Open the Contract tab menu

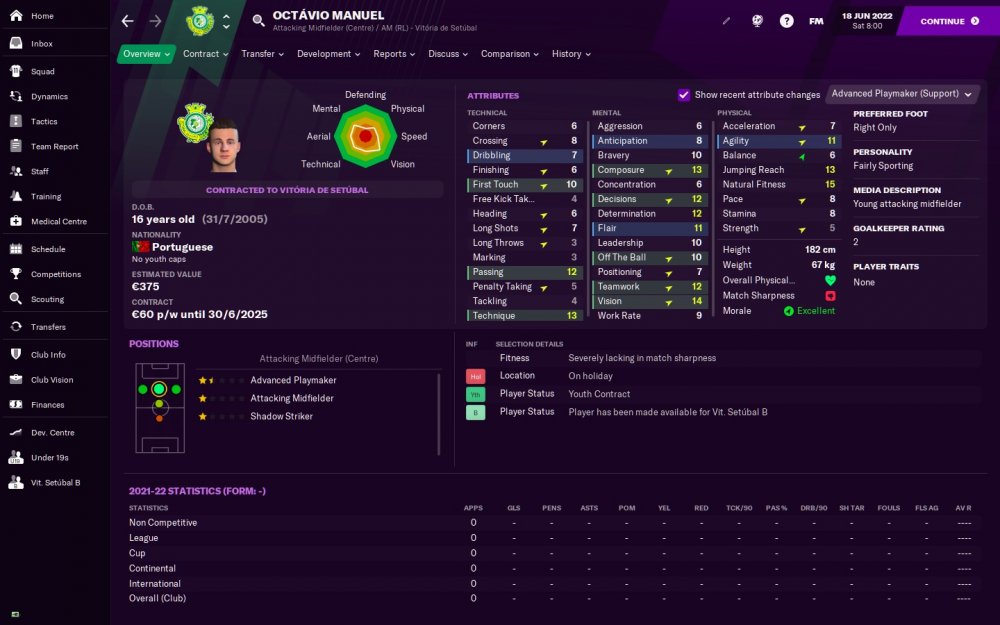pos(205,54)
